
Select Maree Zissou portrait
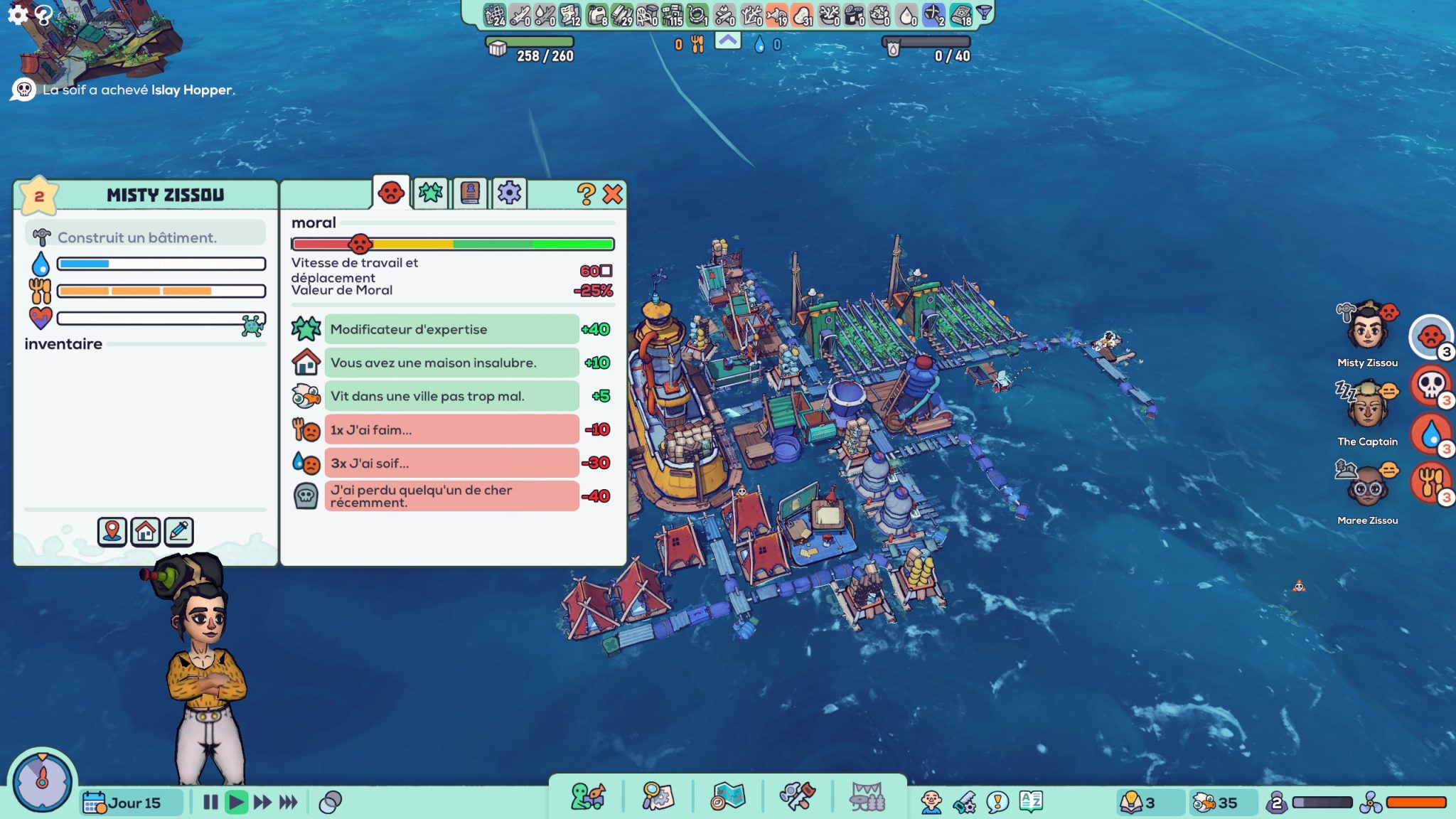pos(1367,486)
